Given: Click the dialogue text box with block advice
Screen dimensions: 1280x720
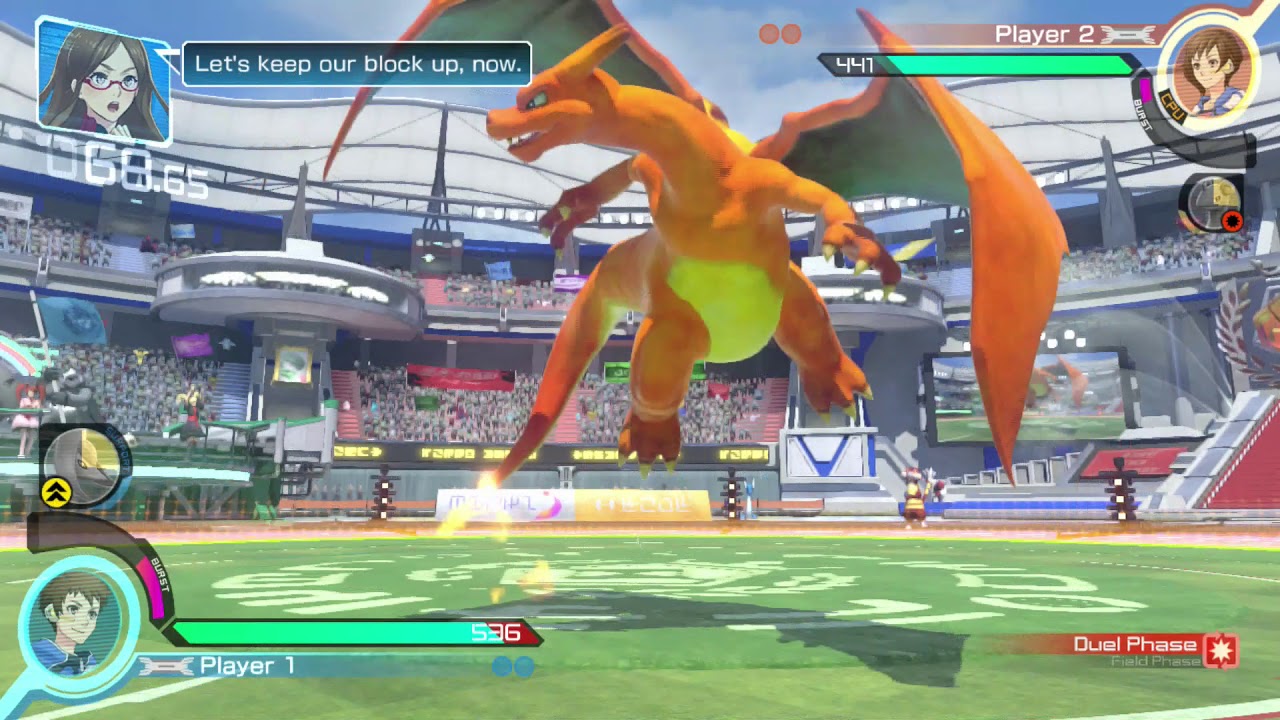Looking at the screenshot, I should pyautogui.click(x=357, y=66).
